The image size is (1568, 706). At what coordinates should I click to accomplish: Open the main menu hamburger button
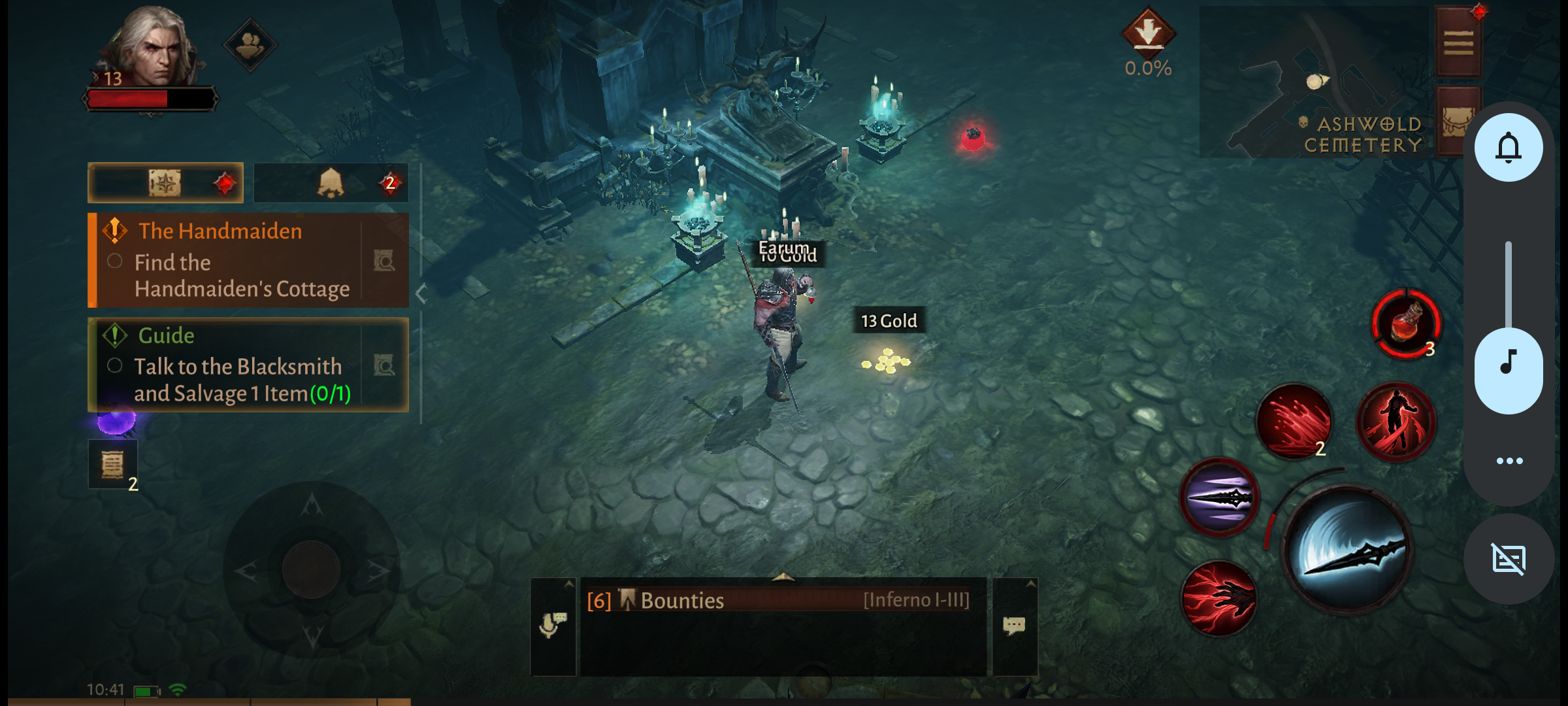[x=1458, y=43]
